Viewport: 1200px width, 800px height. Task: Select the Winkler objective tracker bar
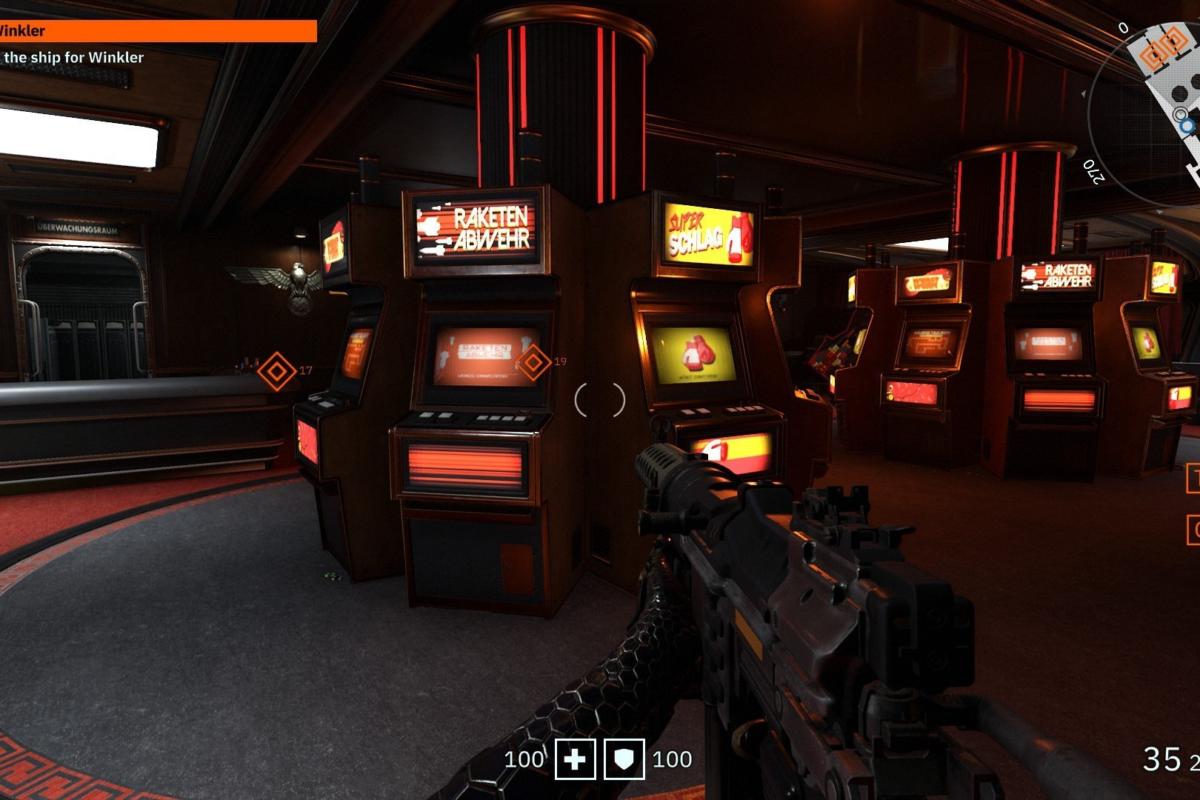pos(158,31)
